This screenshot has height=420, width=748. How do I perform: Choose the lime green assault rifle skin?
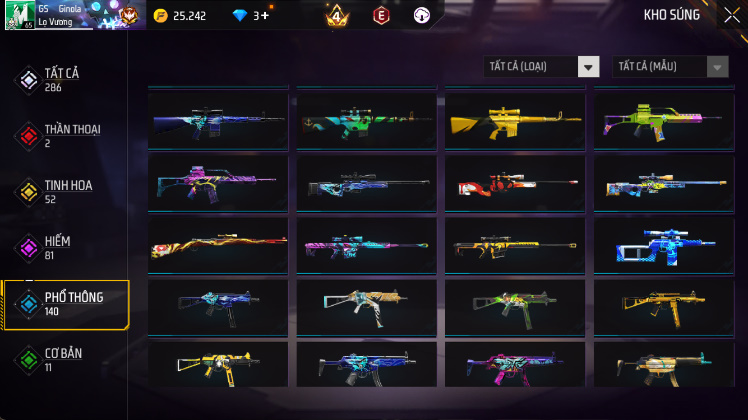coord(664,122)
